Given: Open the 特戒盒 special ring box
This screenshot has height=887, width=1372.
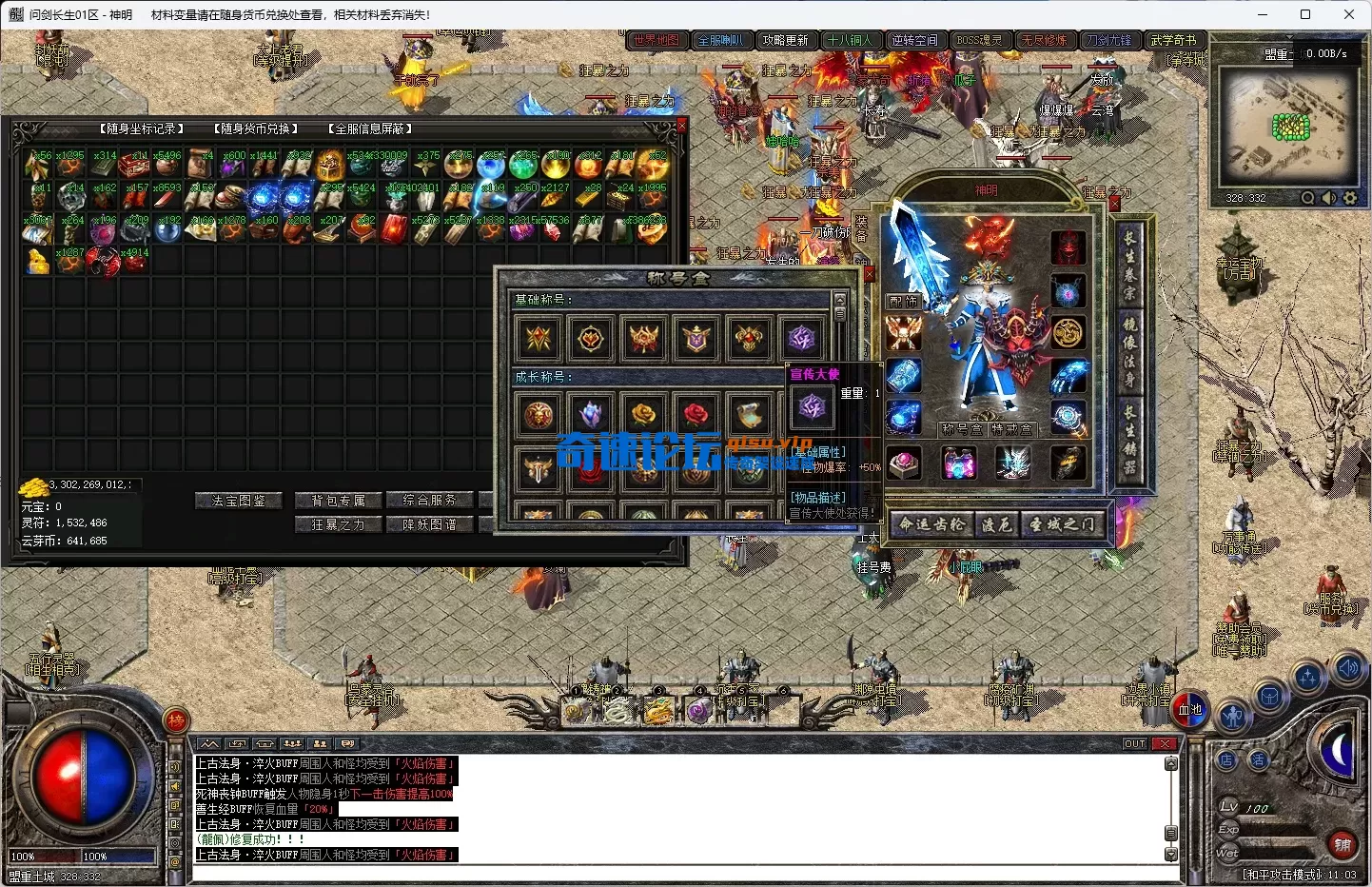Looking at the screenshot, I should (1010, 429).
